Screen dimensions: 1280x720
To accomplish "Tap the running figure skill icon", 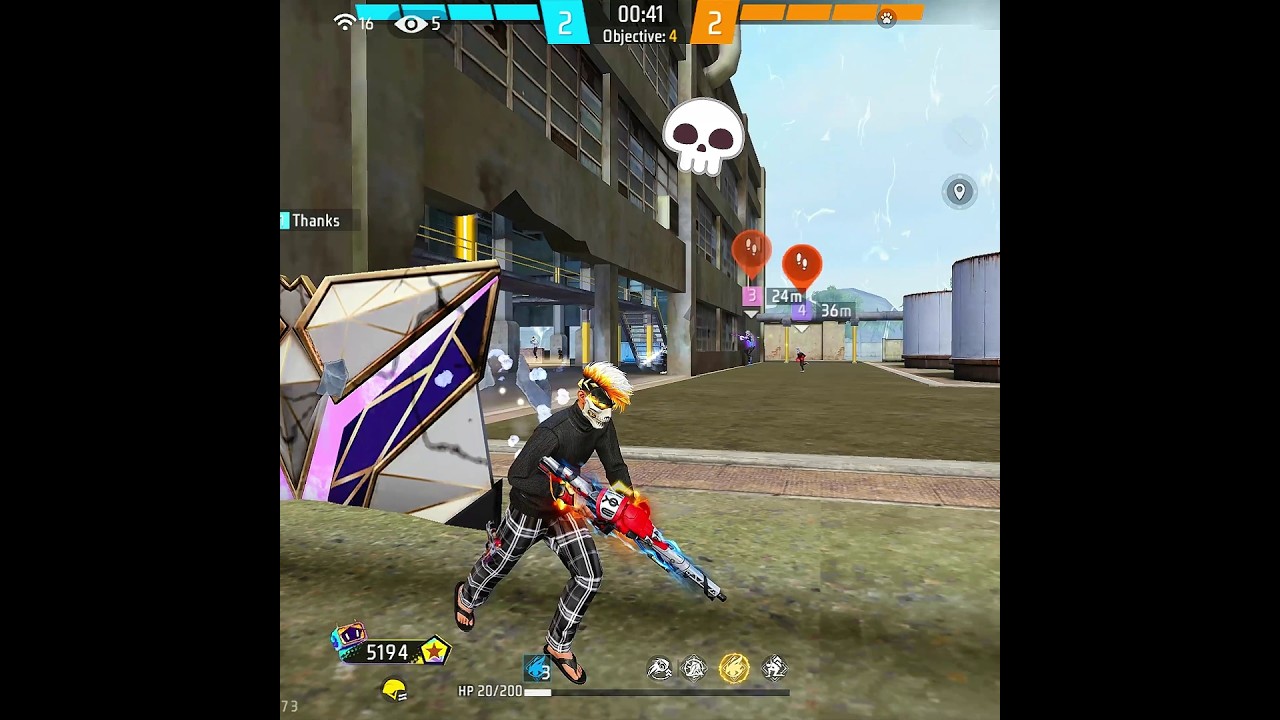I will pos(774,667).
